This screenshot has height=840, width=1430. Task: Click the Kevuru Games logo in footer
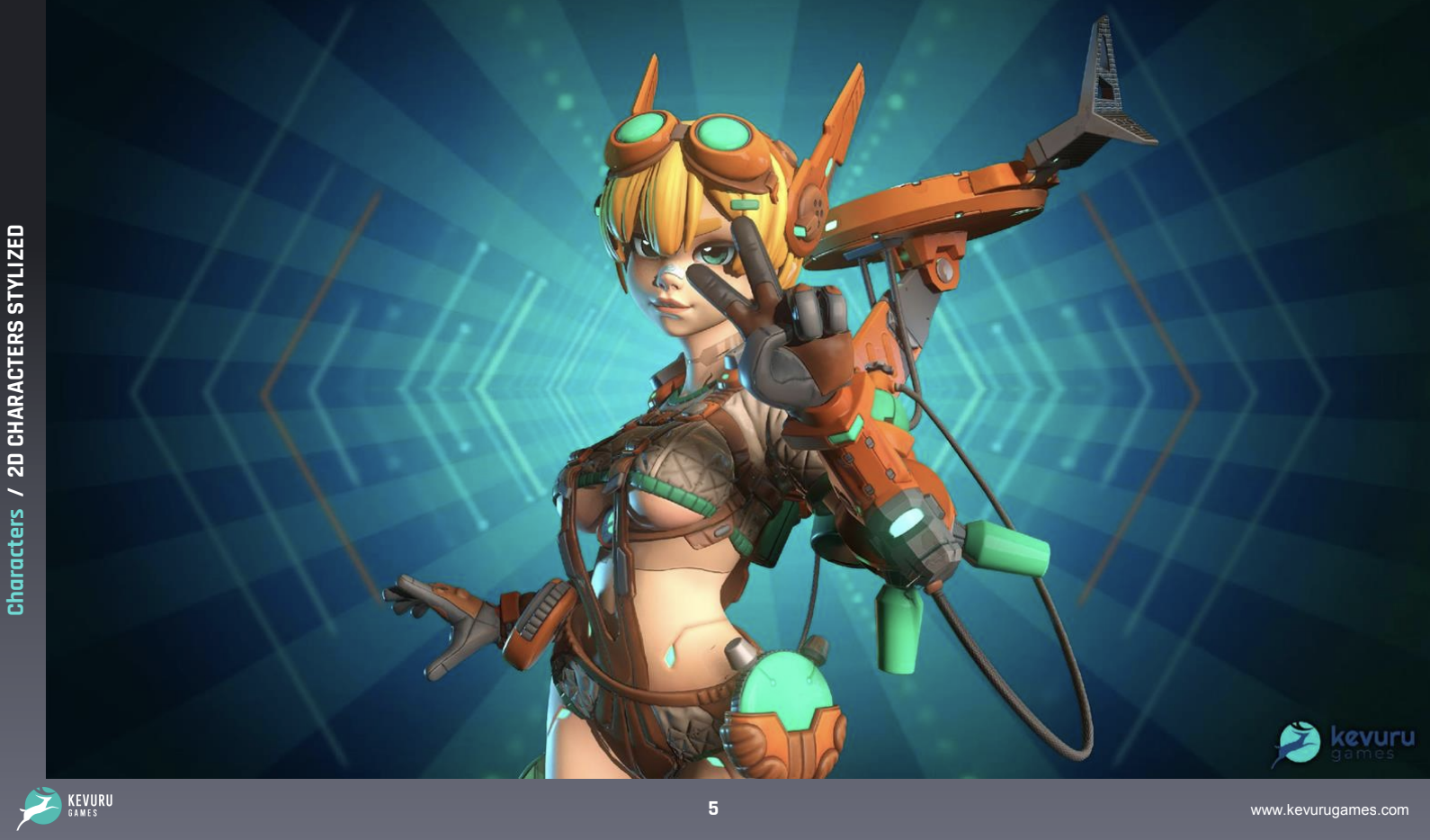(65, 807)
